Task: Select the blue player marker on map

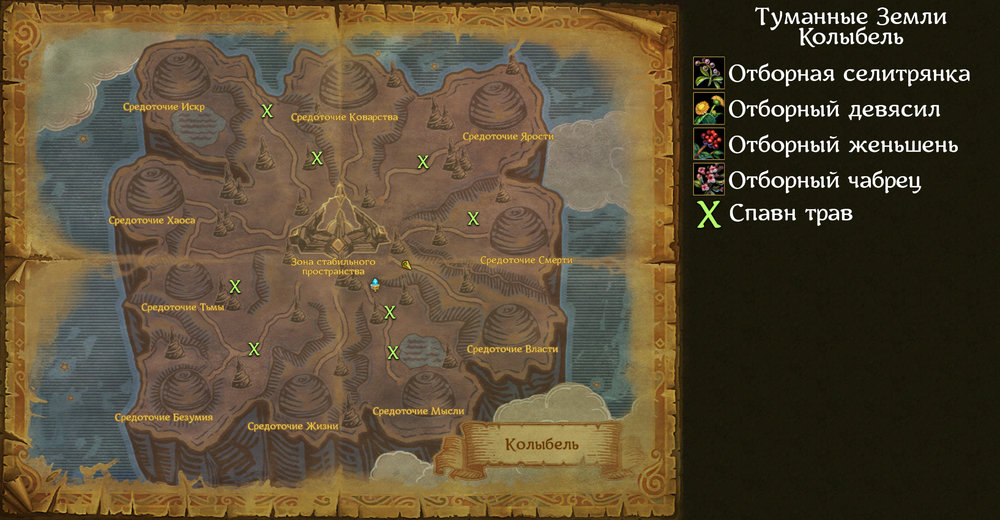Action: (375, 285)
